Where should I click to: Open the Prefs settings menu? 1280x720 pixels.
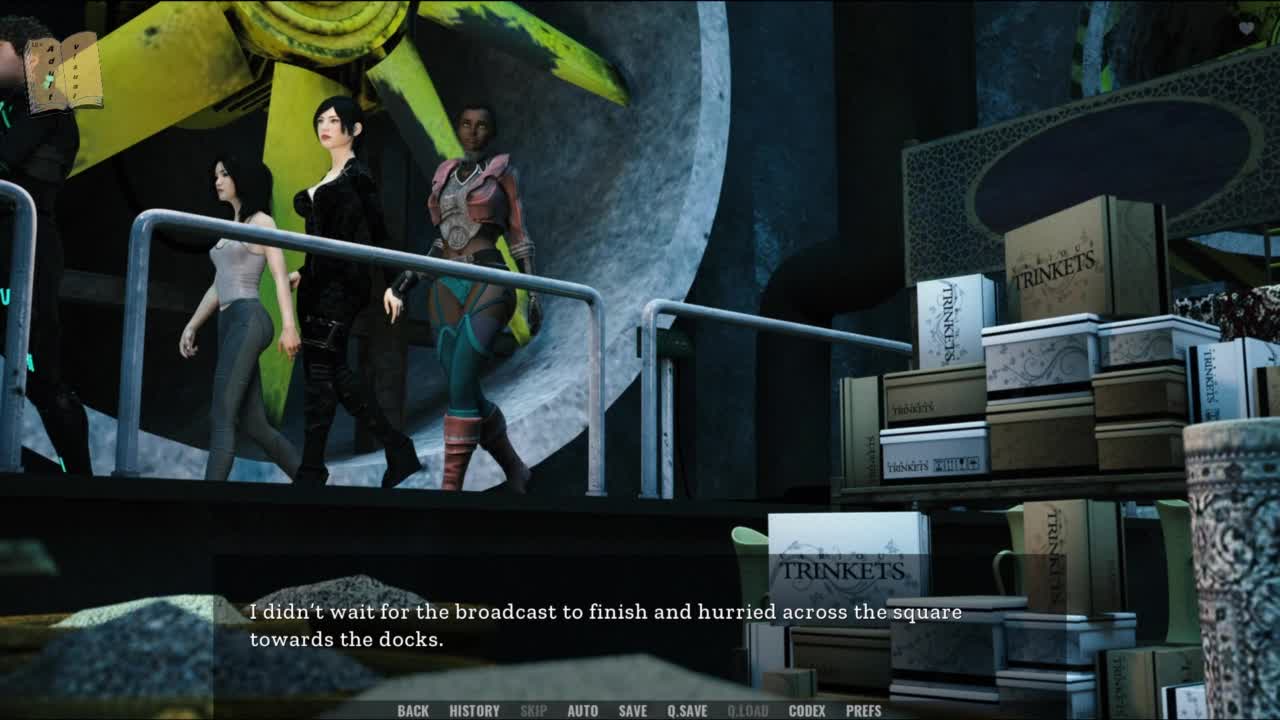point(863,711)
